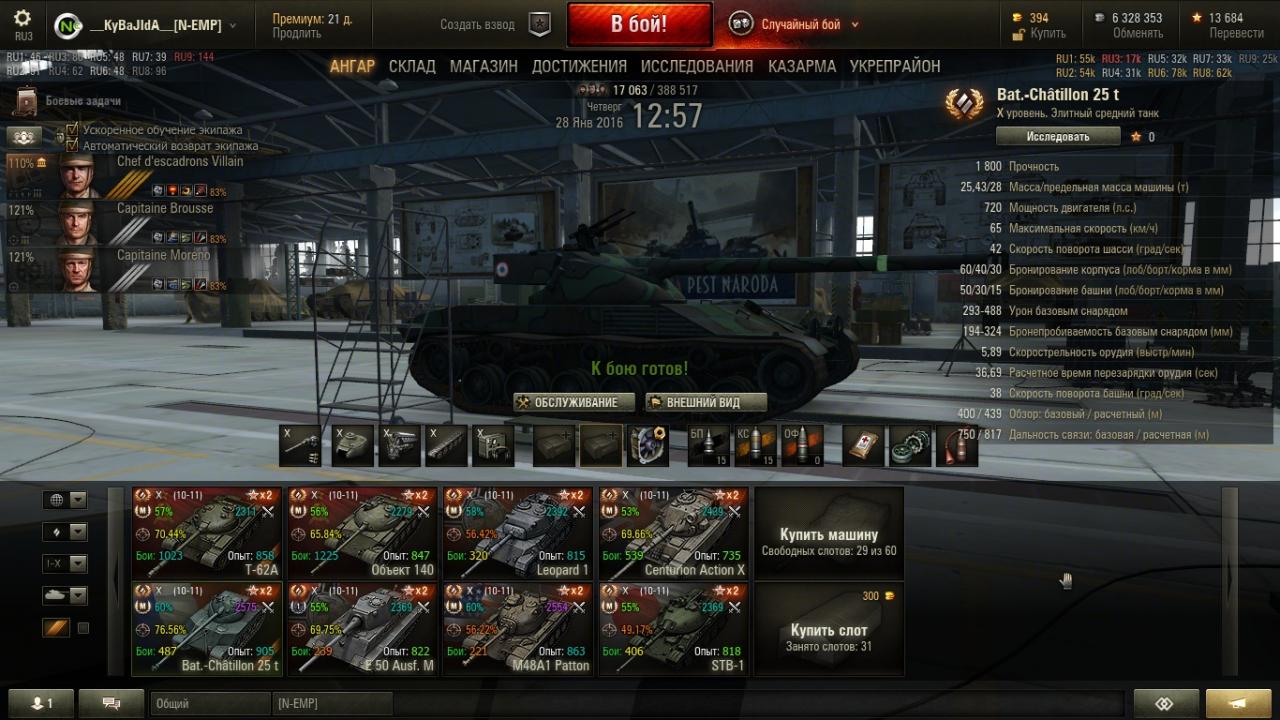Choose the STB-1 tank tile
This screenshot has height=720, width=1280.
tap(675, 629)
